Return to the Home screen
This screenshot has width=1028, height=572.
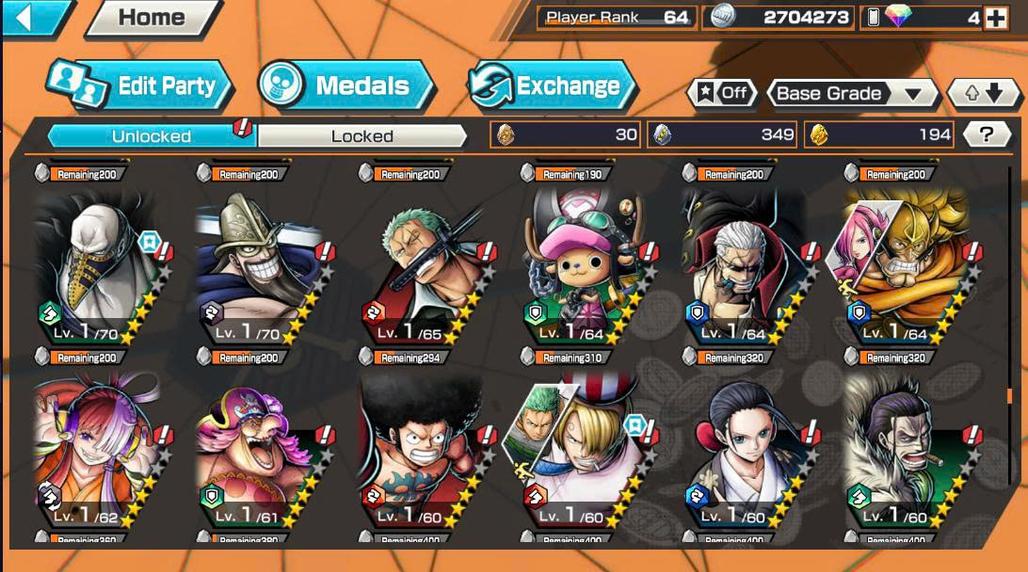point(153,17)
